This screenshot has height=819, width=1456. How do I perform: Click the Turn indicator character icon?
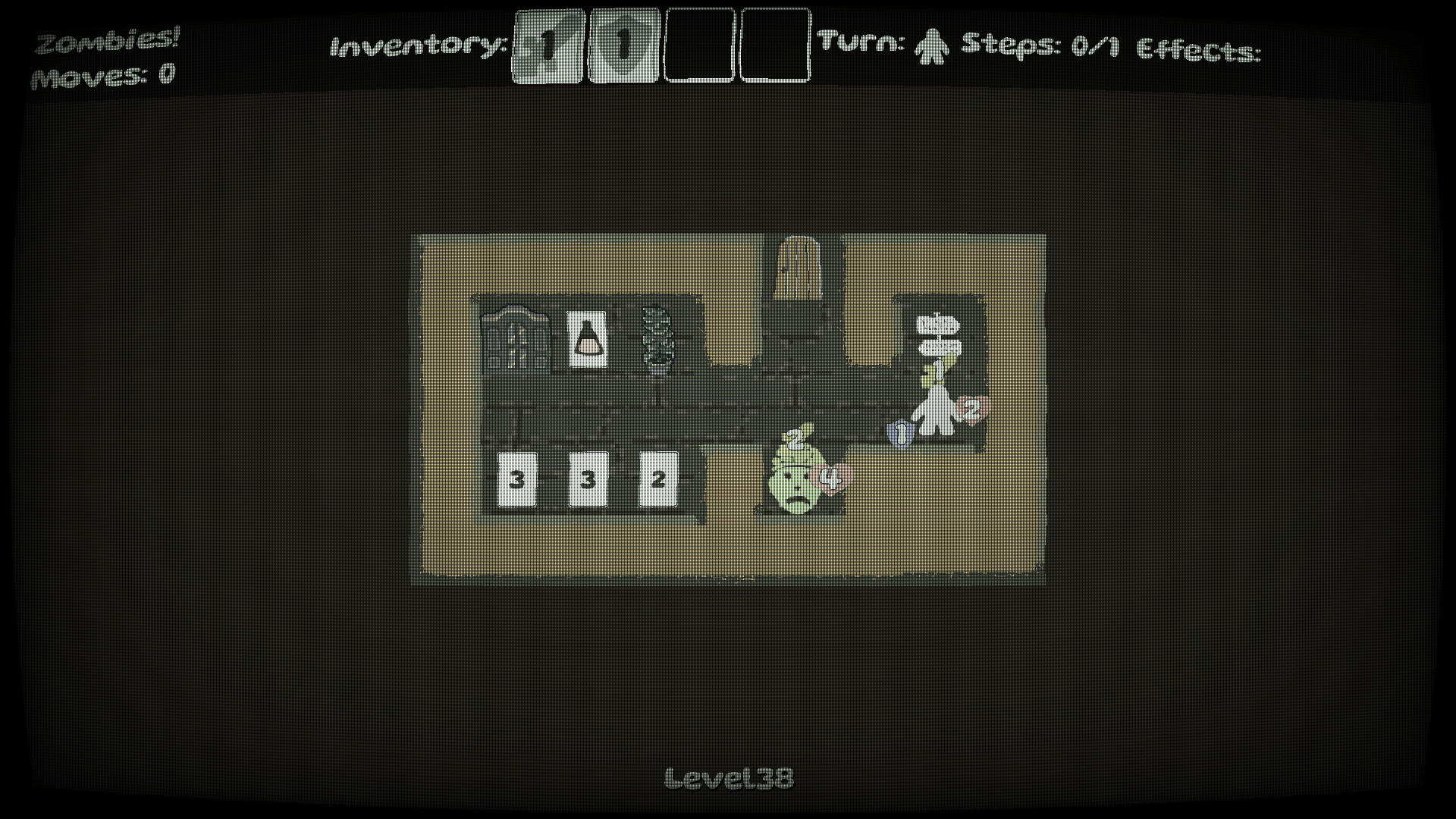[931, 47]
